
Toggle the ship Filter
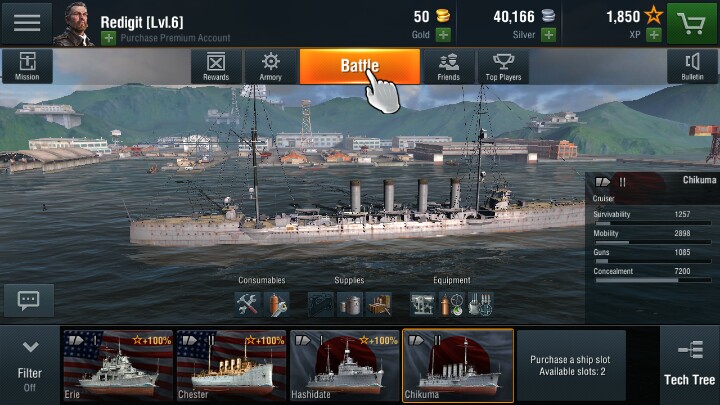30,366
